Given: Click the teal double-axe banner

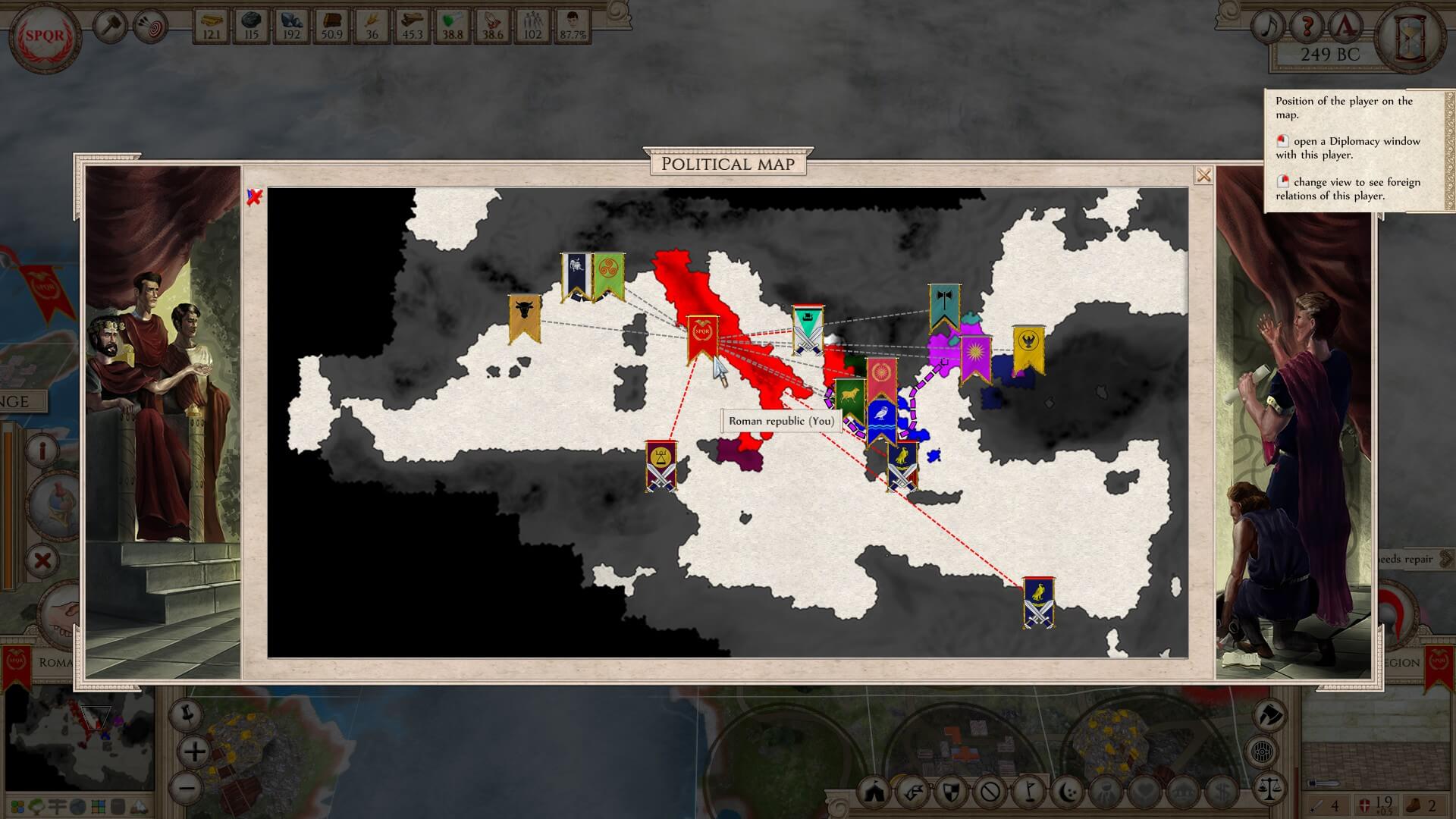Looking at the screenshot, I should coord(944,305).
